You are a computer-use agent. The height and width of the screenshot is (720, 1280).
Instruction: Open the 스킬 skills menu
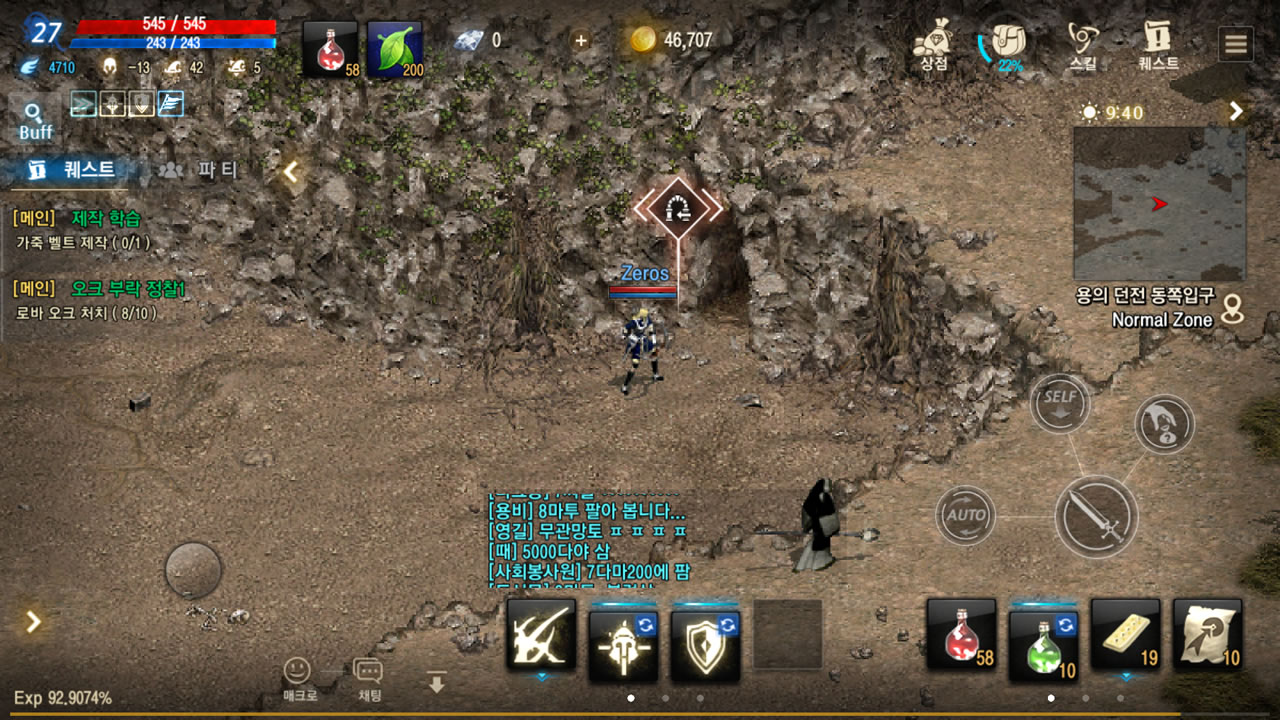pyautogui.click(x=1082, y=45)
